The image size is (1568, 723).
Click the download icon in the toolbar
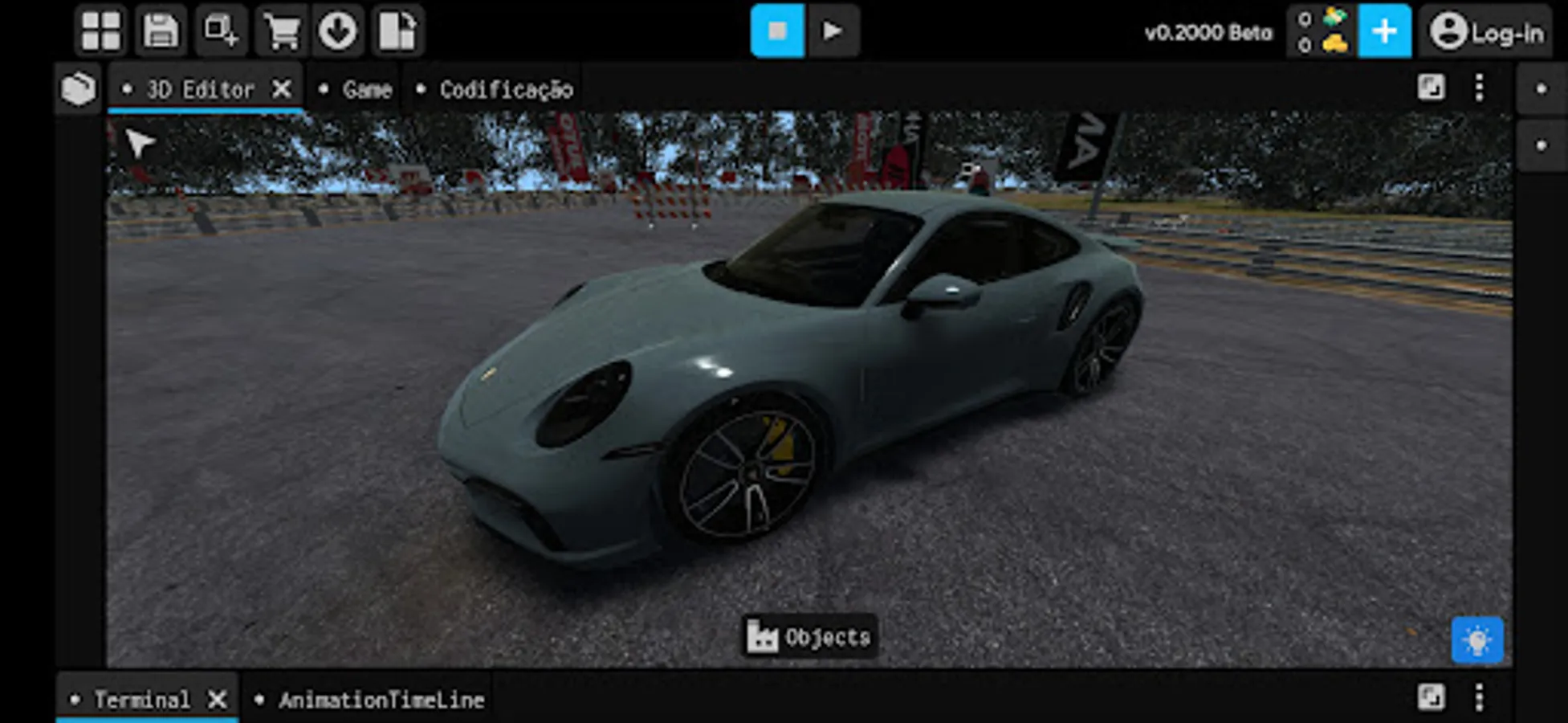(338, 31)
